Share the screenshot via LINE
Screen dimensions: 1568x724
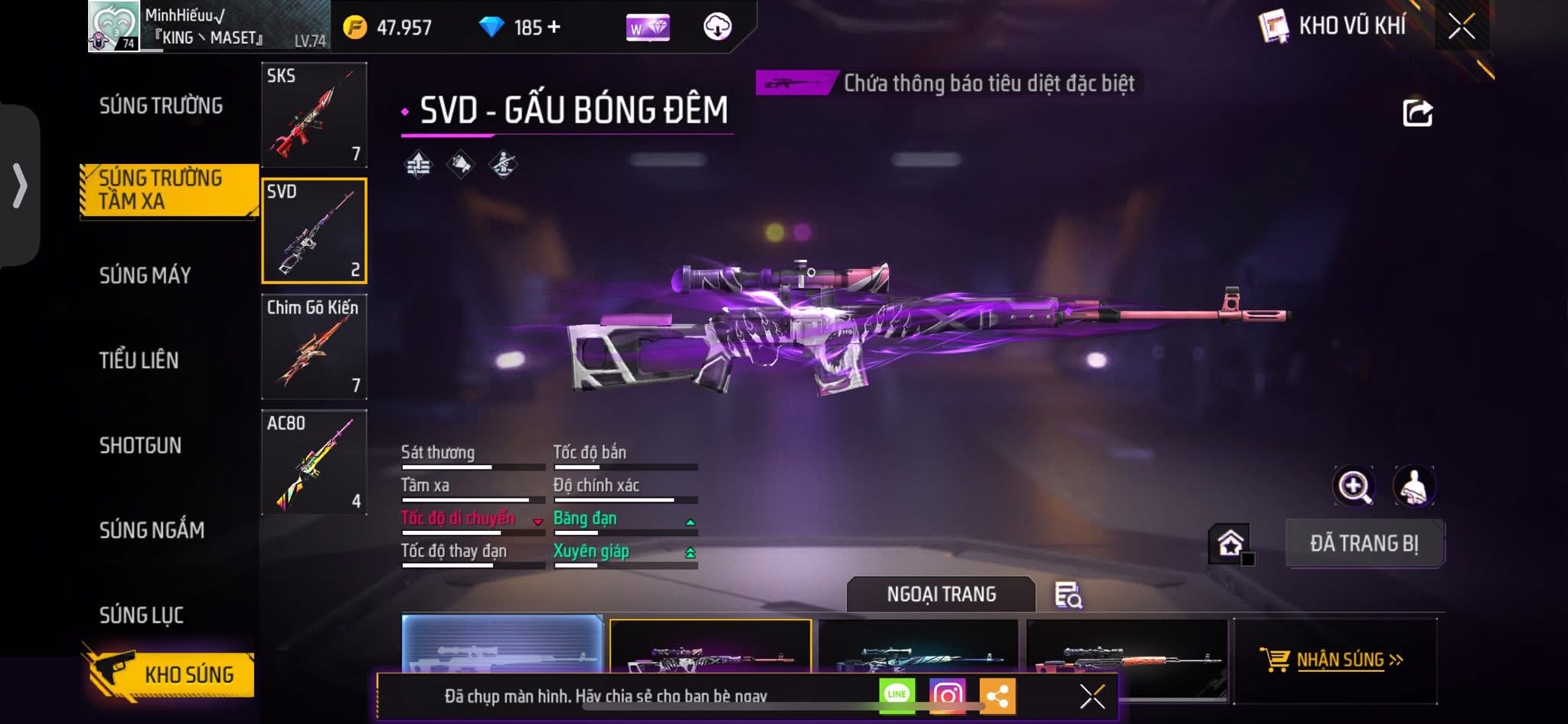click(x=897, y=695)
